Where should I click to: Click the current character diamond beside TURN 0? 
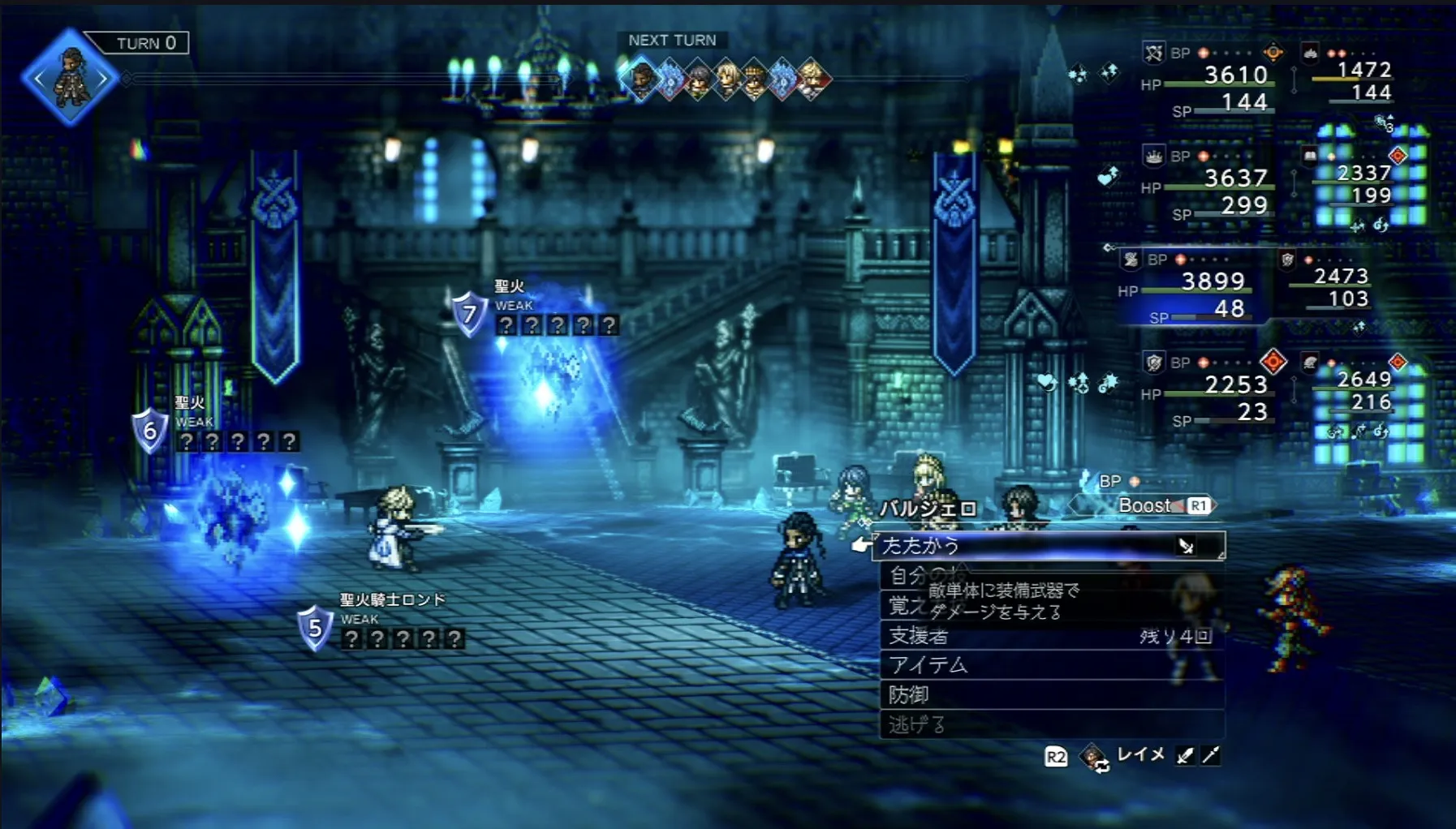coord(71,79)
